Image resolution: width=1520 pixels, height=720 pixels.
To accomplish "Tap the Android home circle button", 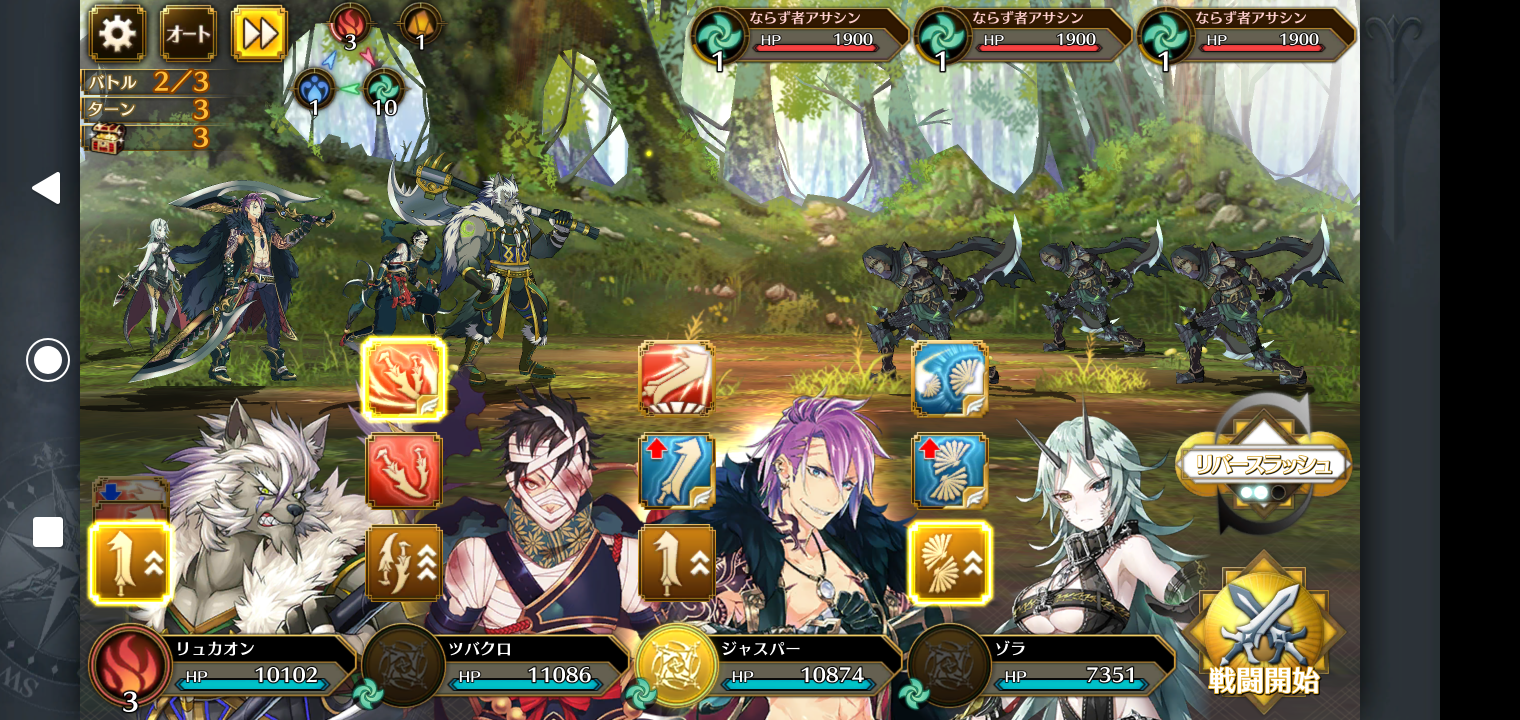I will coord(47,360).
